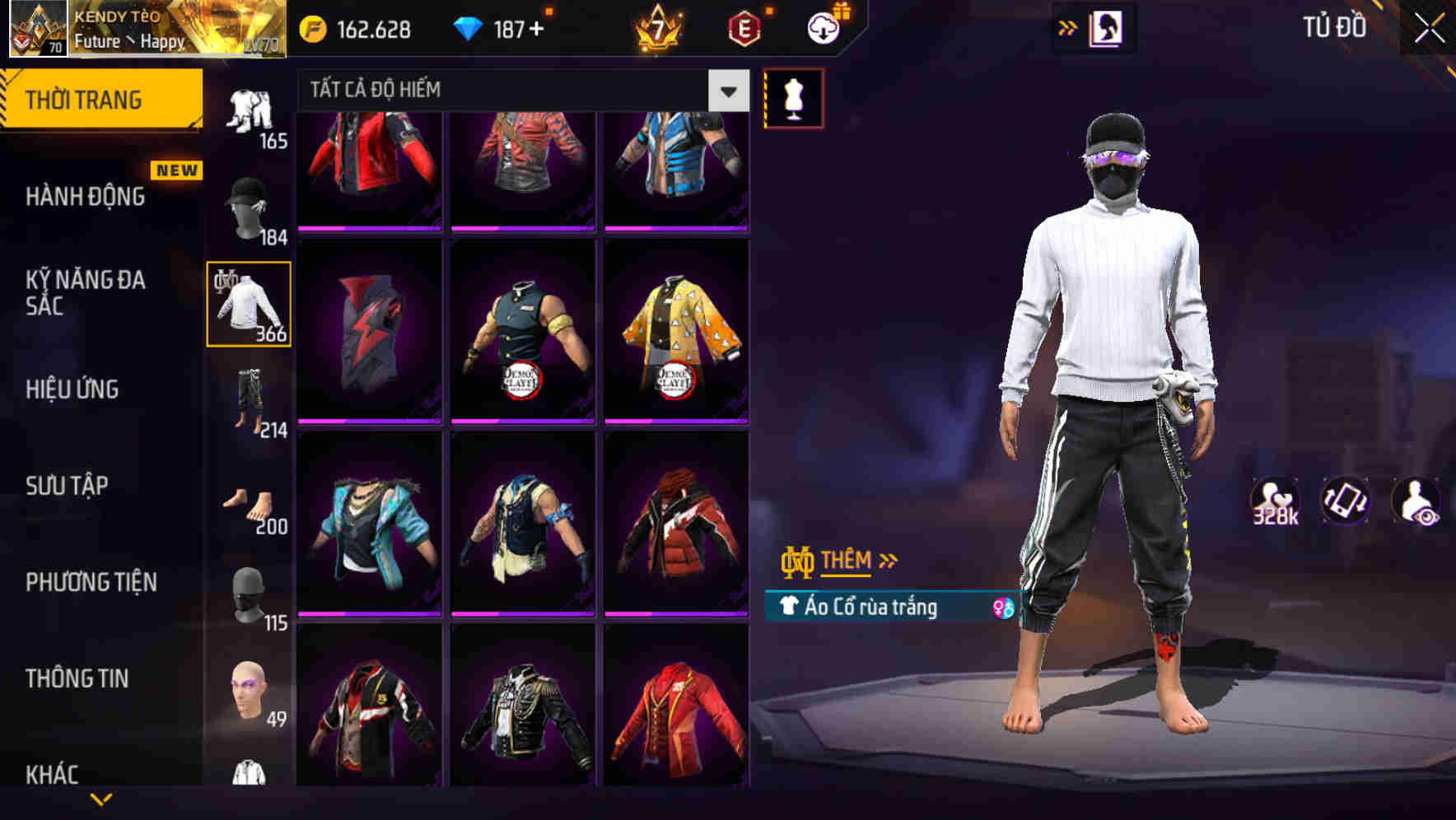
Task: Click the THÊM link
Action: point(848,561)
